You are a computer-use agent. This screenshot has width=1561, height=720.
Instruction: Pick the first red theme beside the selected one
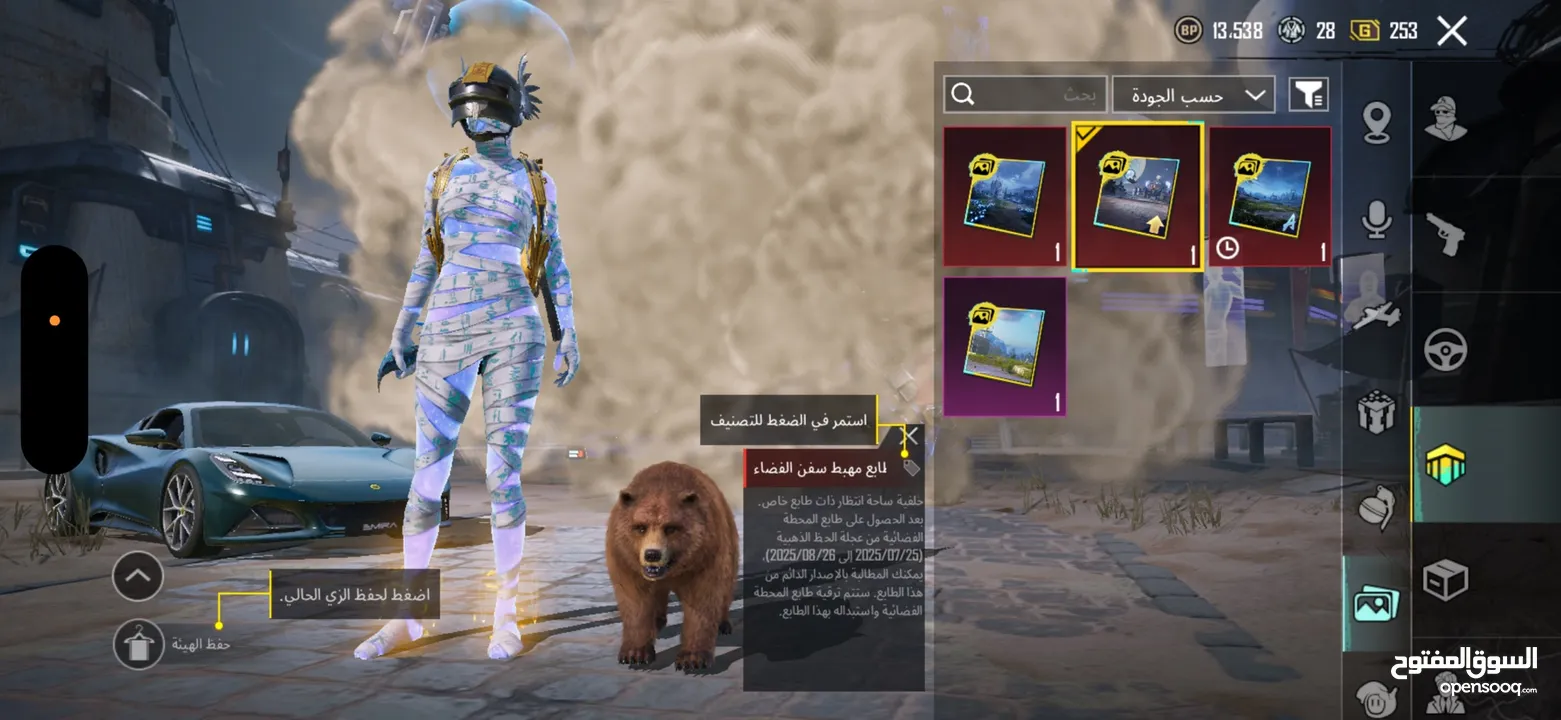[1004, 197]
